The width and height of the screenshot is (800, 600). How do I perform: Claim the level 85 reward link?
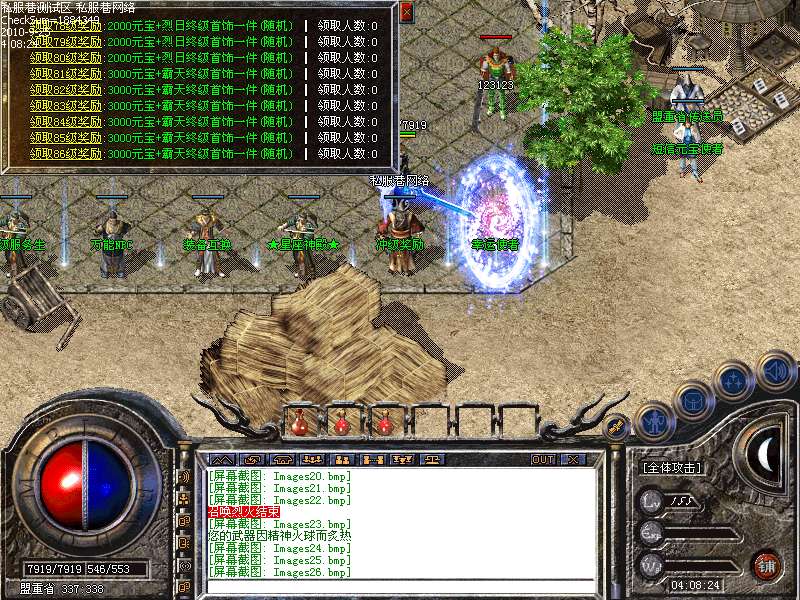(66, 138)
